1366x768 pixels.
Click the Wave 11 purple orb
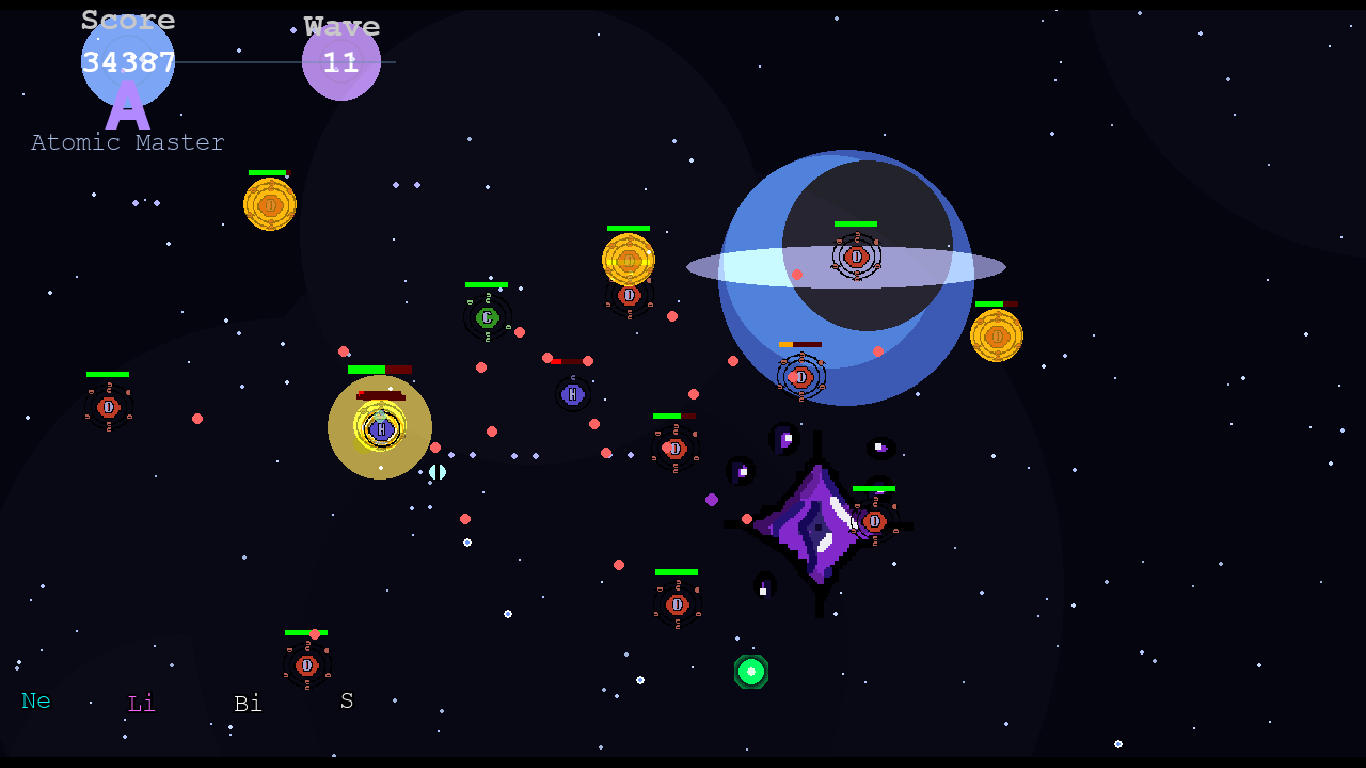(341, 60)
